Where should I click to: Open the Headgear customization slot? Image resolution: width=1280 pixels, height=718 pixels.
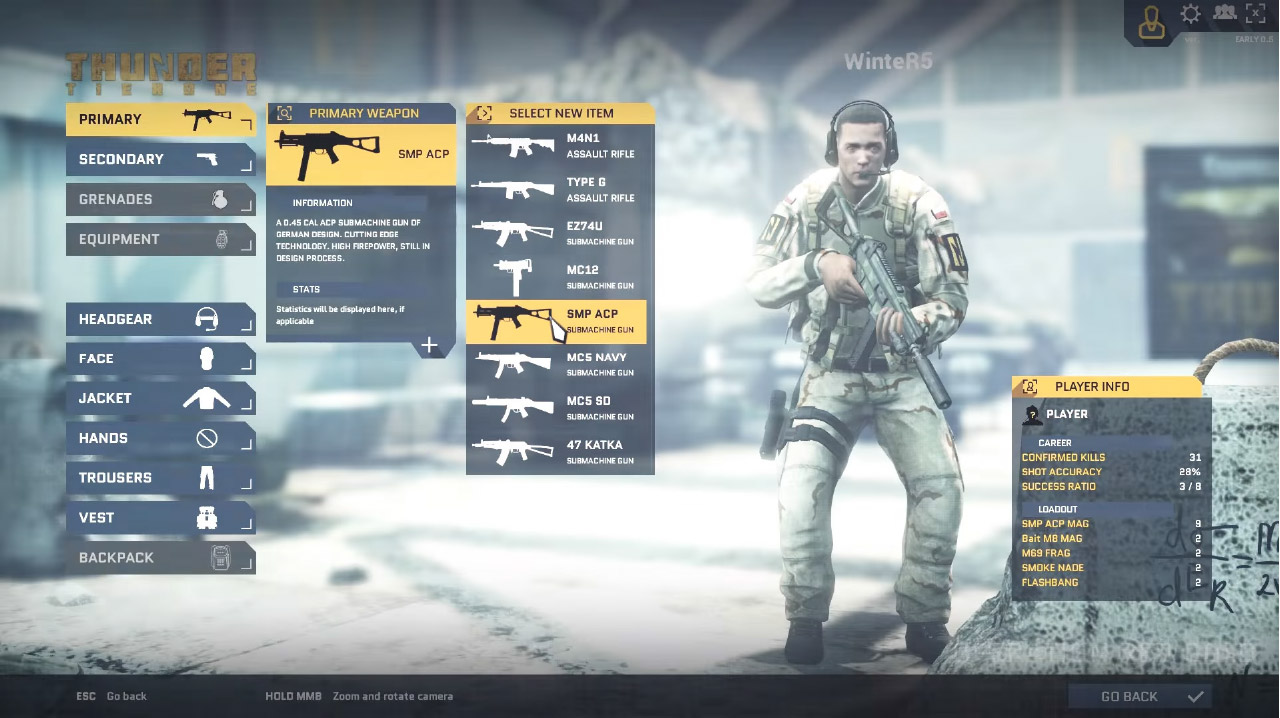pyautogui.click(x=160, y=319)
